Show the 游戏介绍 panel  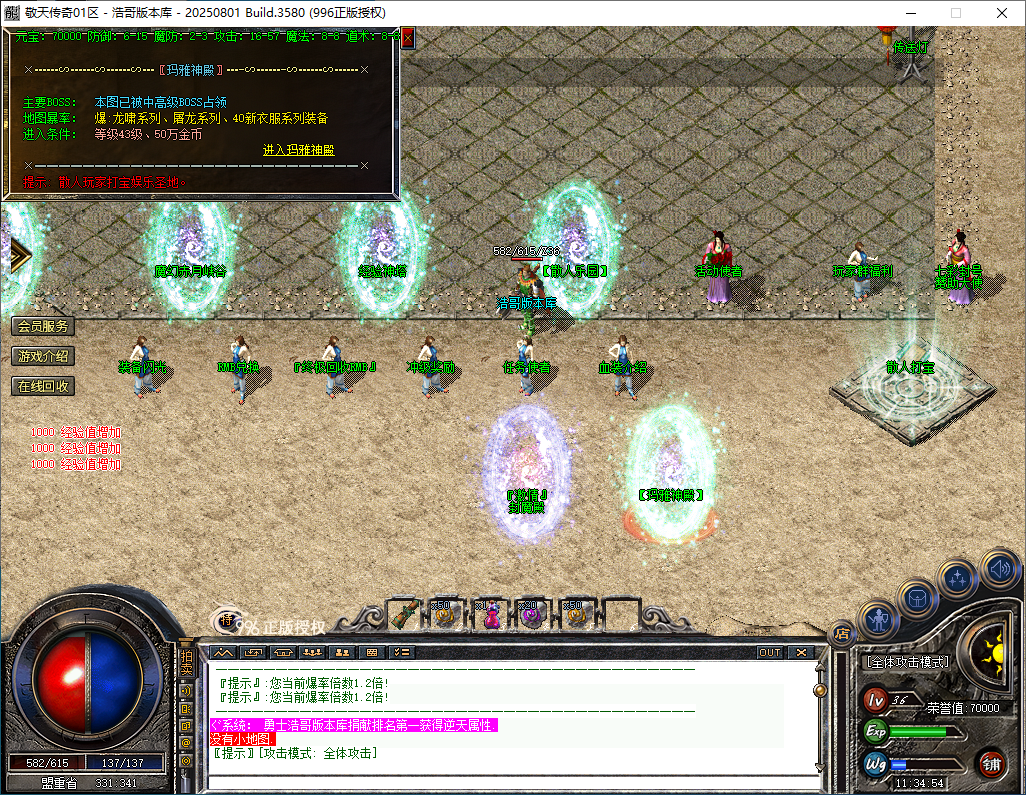(43, 356)
